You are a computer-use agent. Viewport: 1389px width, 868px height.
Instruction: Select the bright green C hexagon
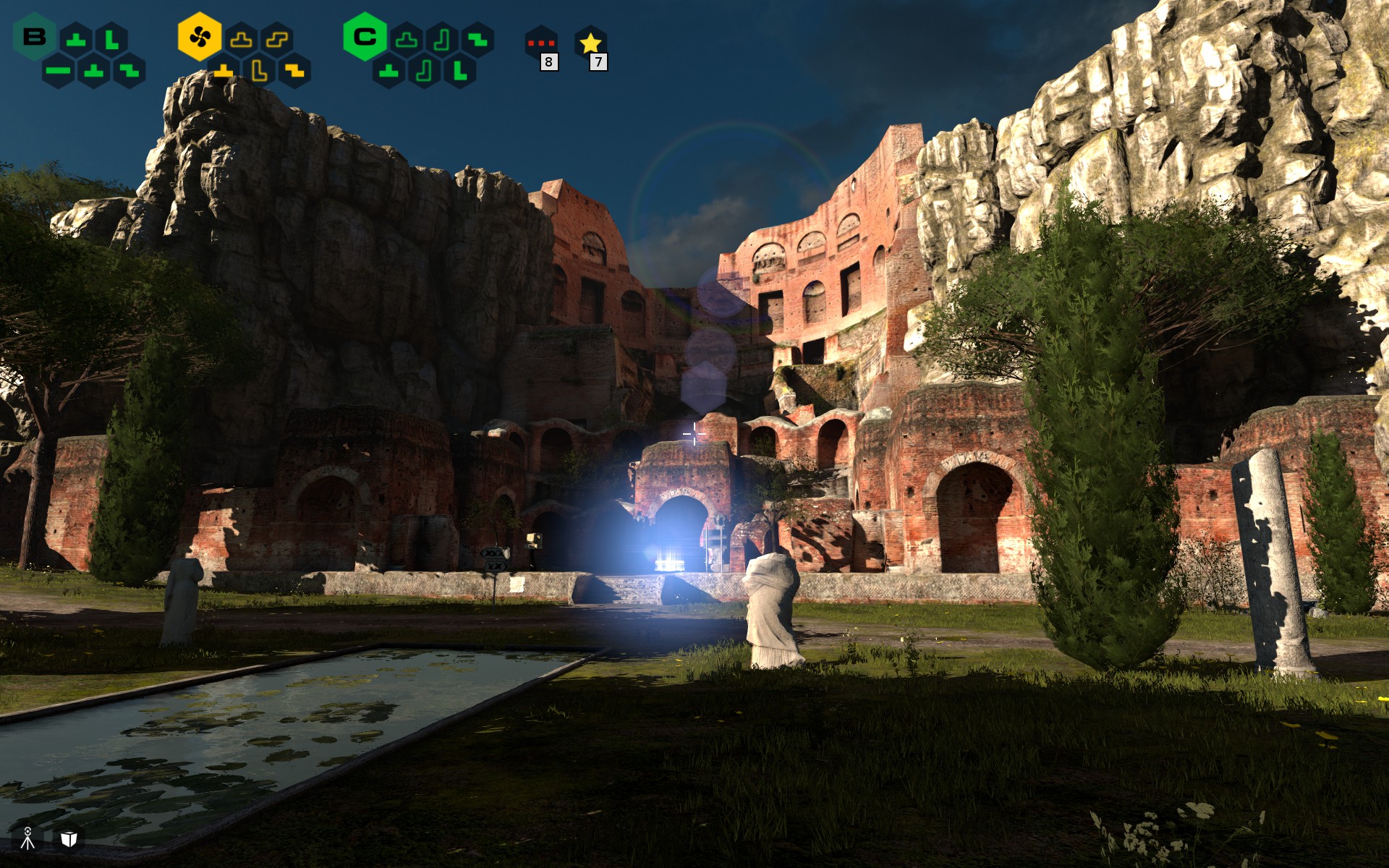365,36
